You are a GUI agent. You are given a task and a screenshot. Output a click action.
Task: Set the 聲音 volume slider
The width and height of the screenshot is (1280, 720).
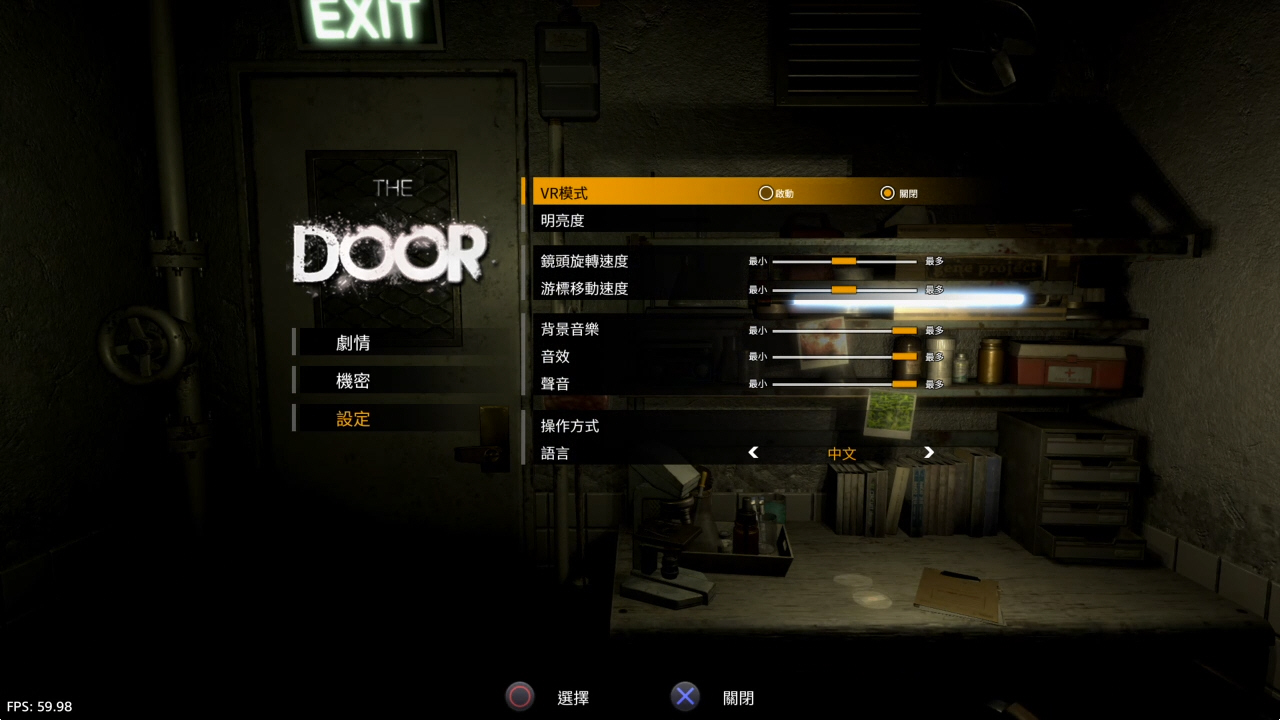(904, 383)
